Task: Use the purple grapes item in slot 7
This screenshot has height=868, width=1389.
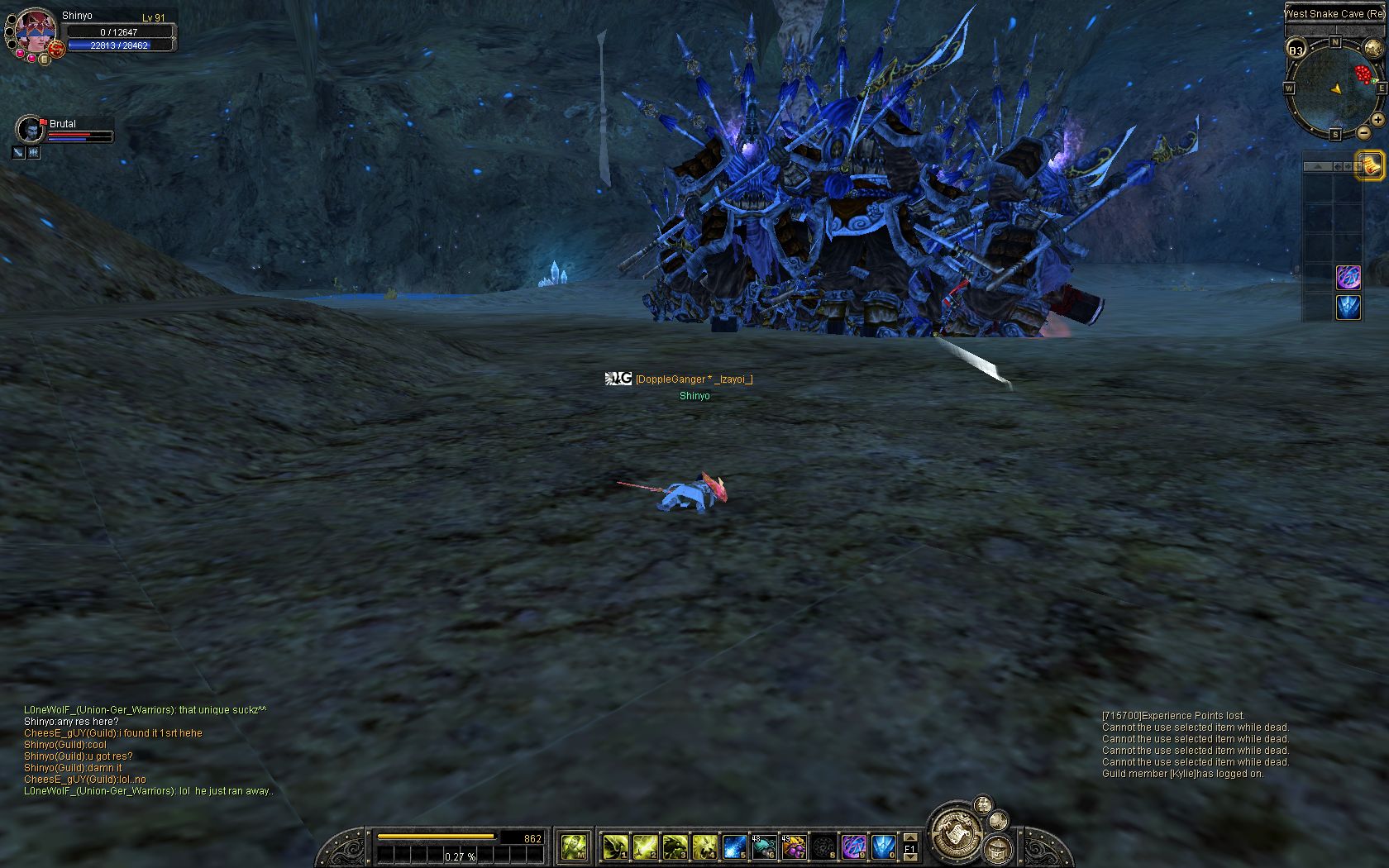Action: [794, 847]
